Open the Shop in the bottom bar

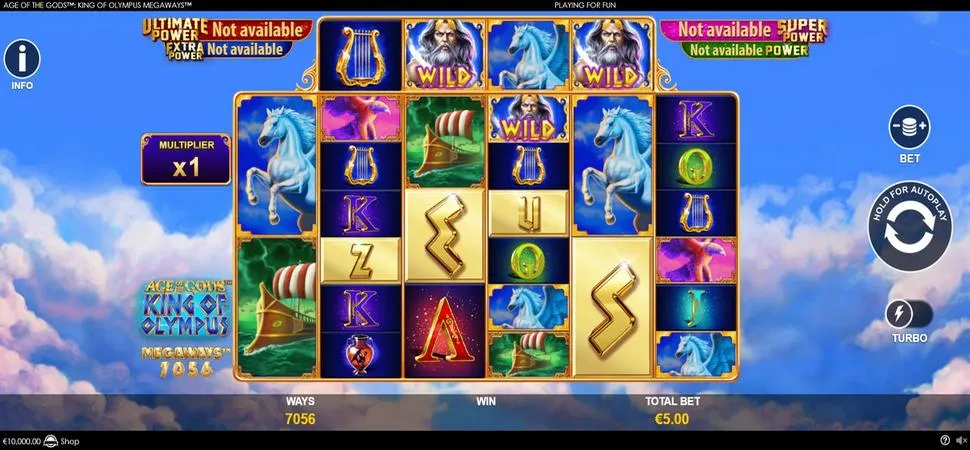(x=69, y=441)
